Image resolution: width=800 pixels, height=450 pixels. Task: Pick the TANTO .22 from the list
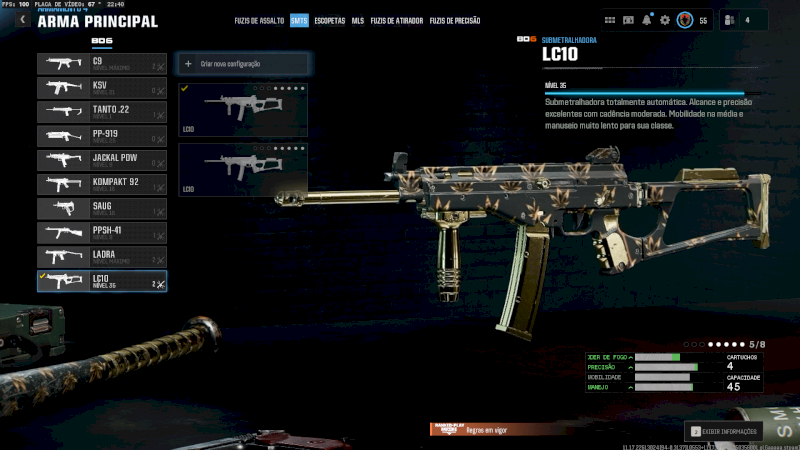[x=102, y=112]
